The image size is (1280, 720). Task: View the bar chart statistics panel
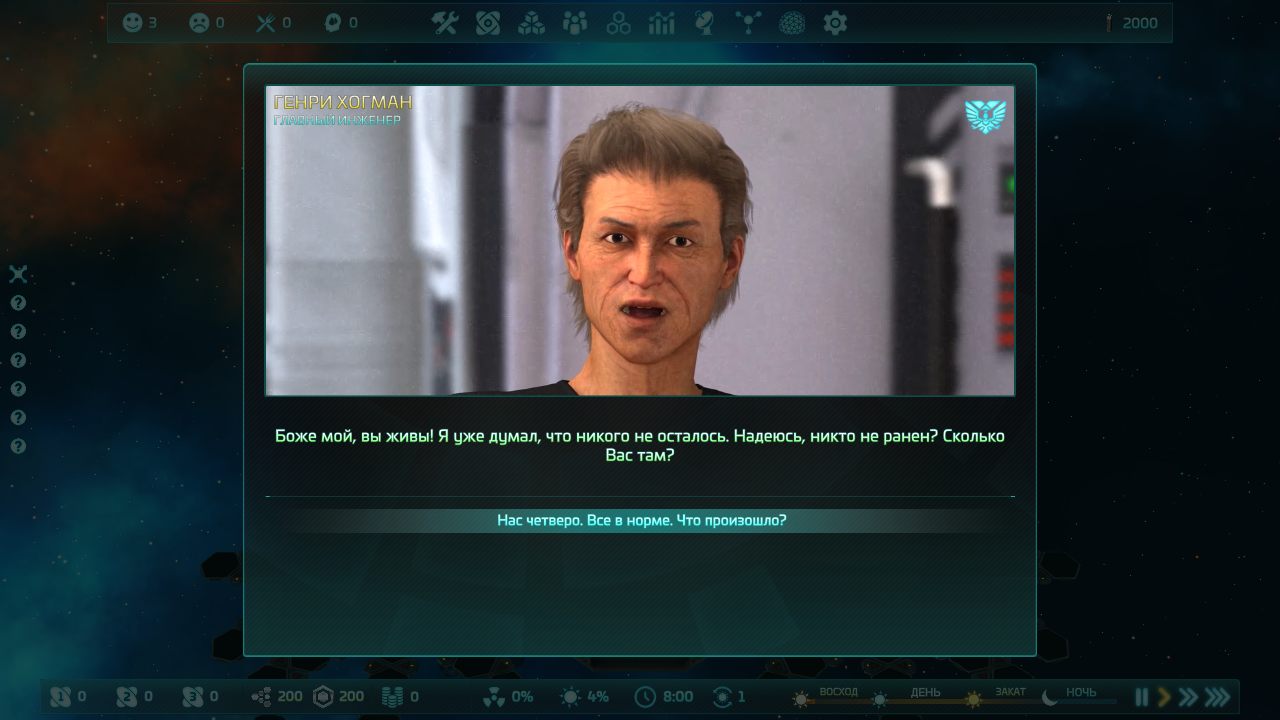click(662, 23)
